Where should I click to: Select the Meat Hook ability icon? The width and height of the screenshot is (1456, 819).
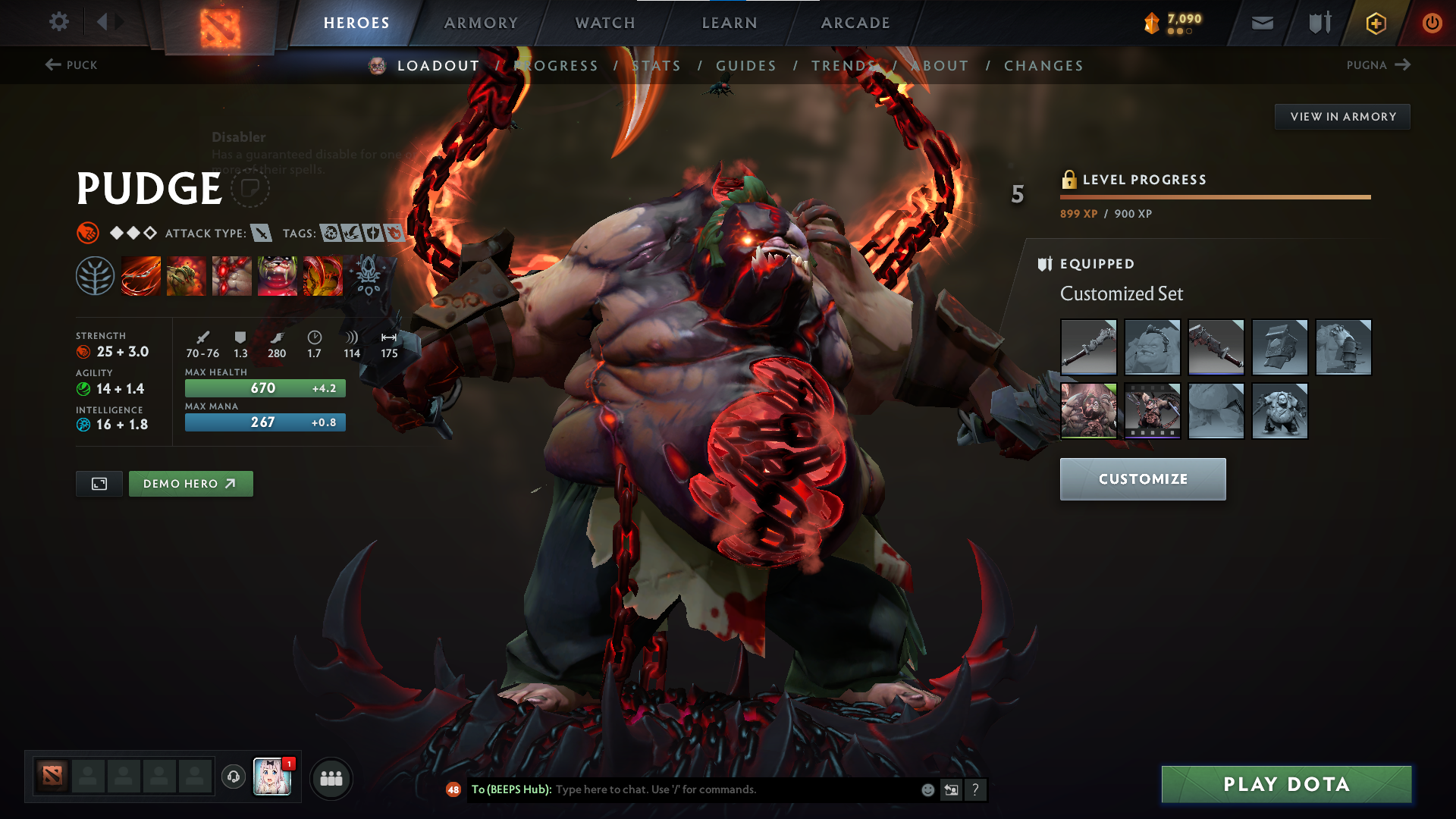(x=141, y=275)
